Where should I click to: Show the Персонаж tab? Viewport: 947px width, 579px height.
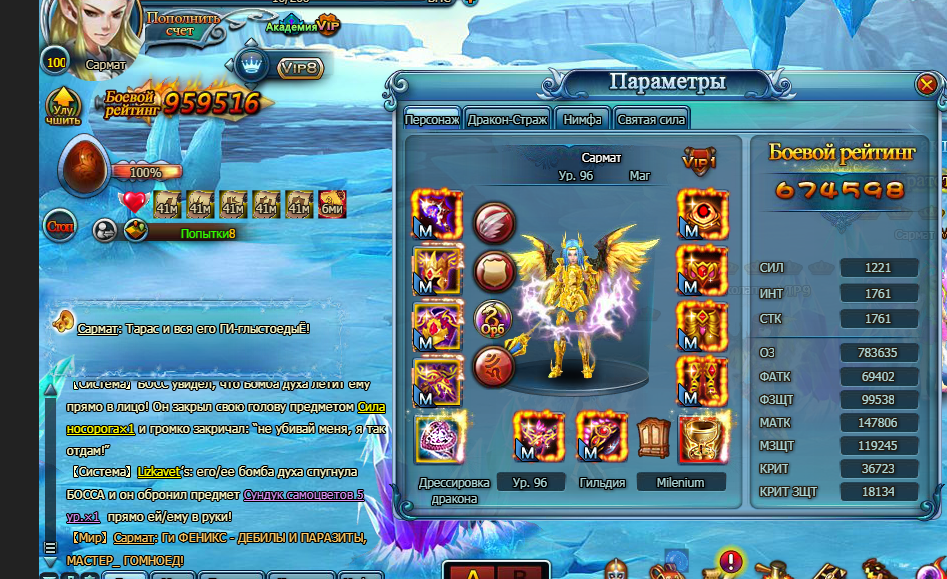click(x=432, y=119)
